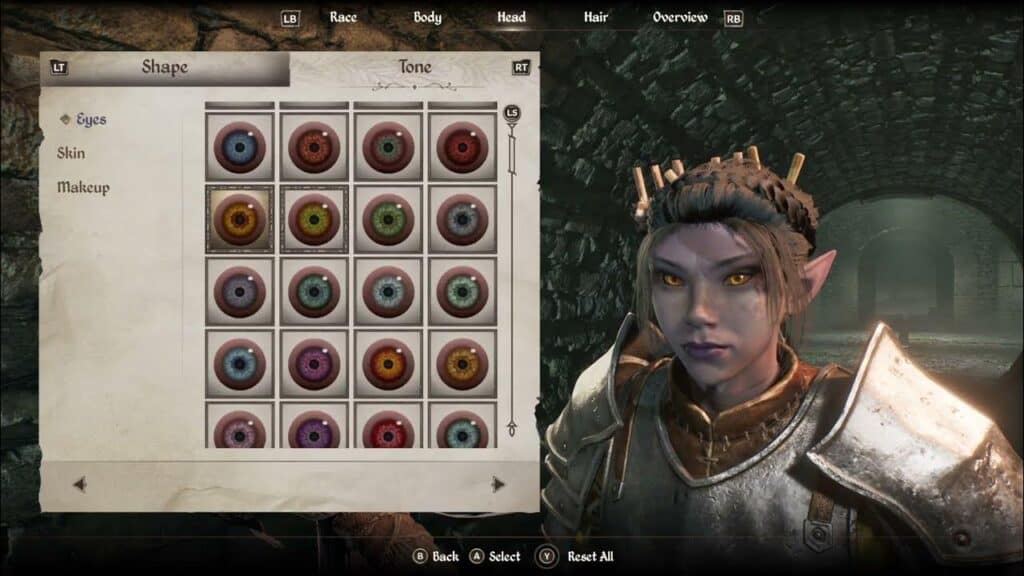The width and height of the screenshot is (1024, 576).
Task: Choose the yellow-green eye swatch
Action: click(314, 219)
